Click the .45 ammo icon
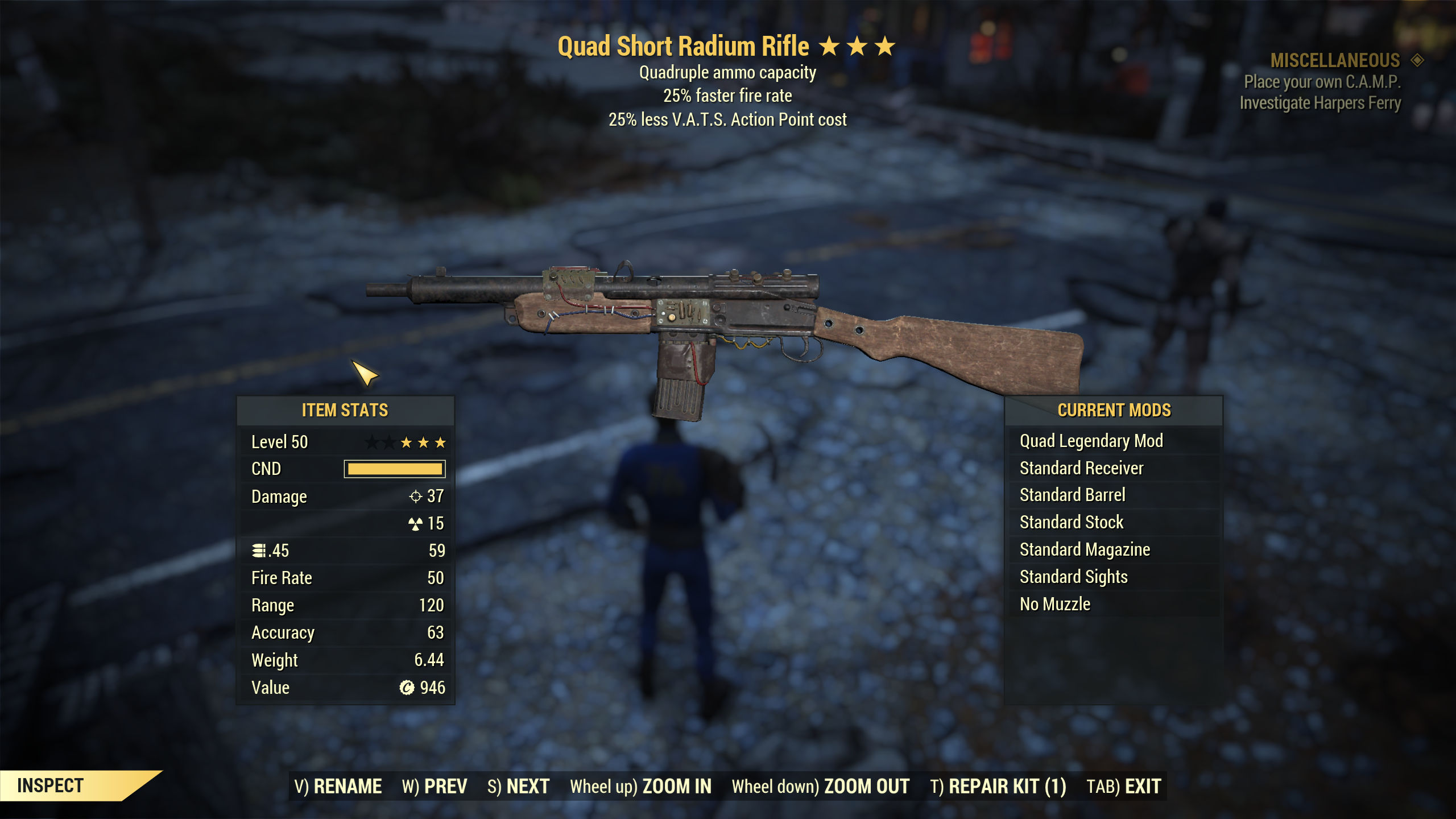This screenshot has height=819, width=1456. pos(259,550)
